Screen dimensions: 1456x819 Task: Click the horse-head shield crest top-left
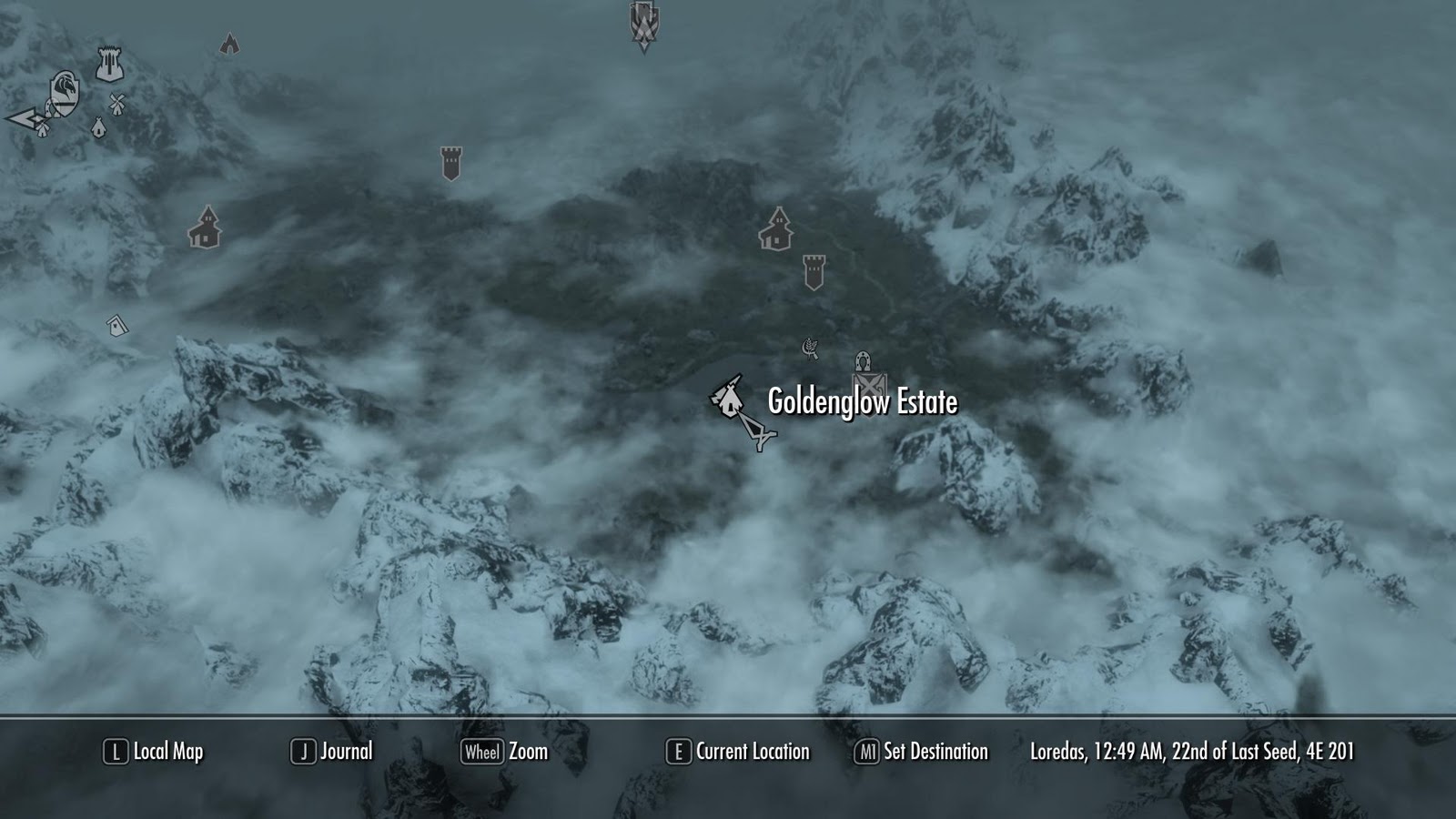click(x=64, y=93)
